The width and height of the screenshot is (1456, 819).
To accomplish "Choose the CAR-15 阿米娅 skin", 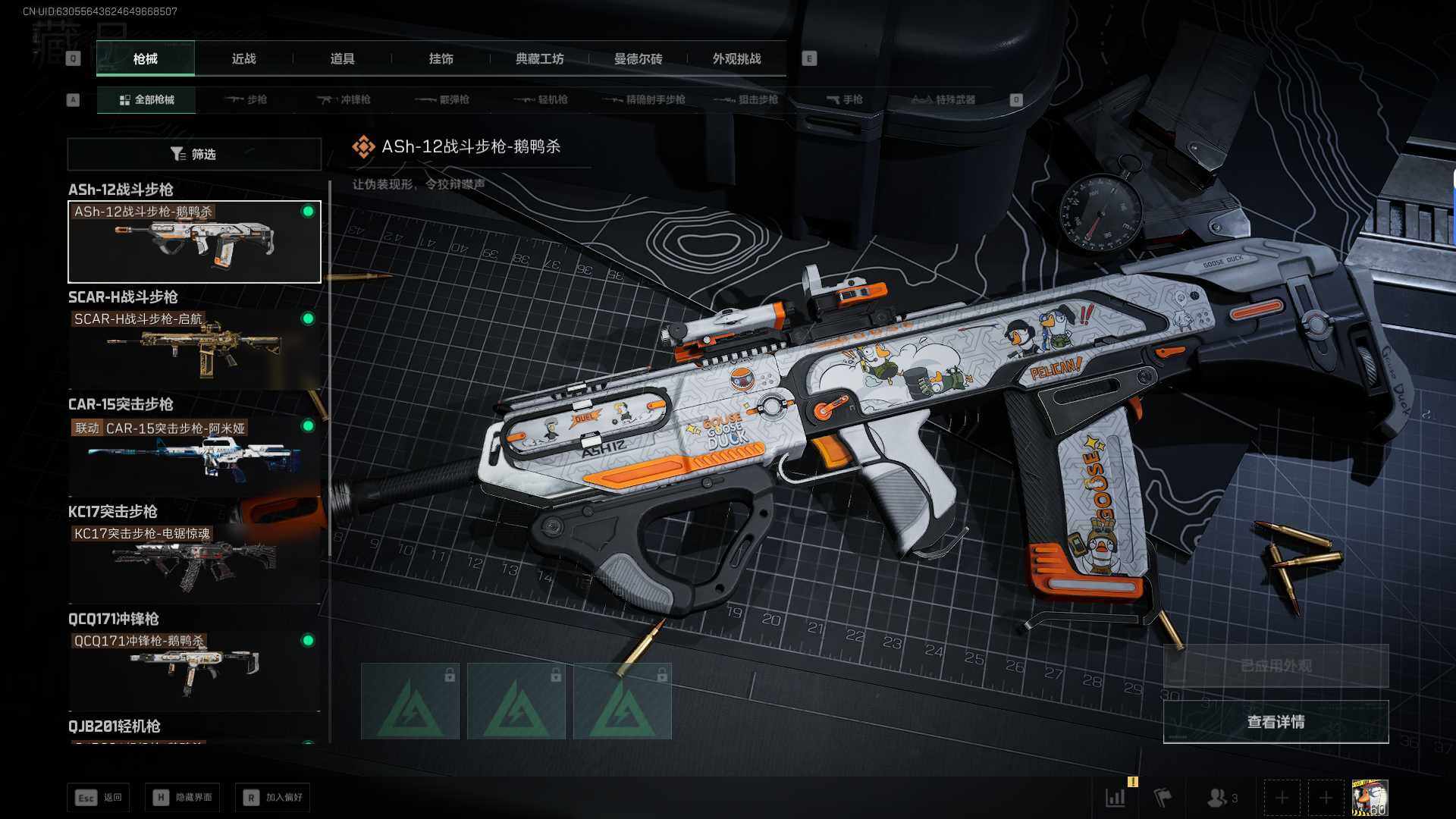I will 194,457.
